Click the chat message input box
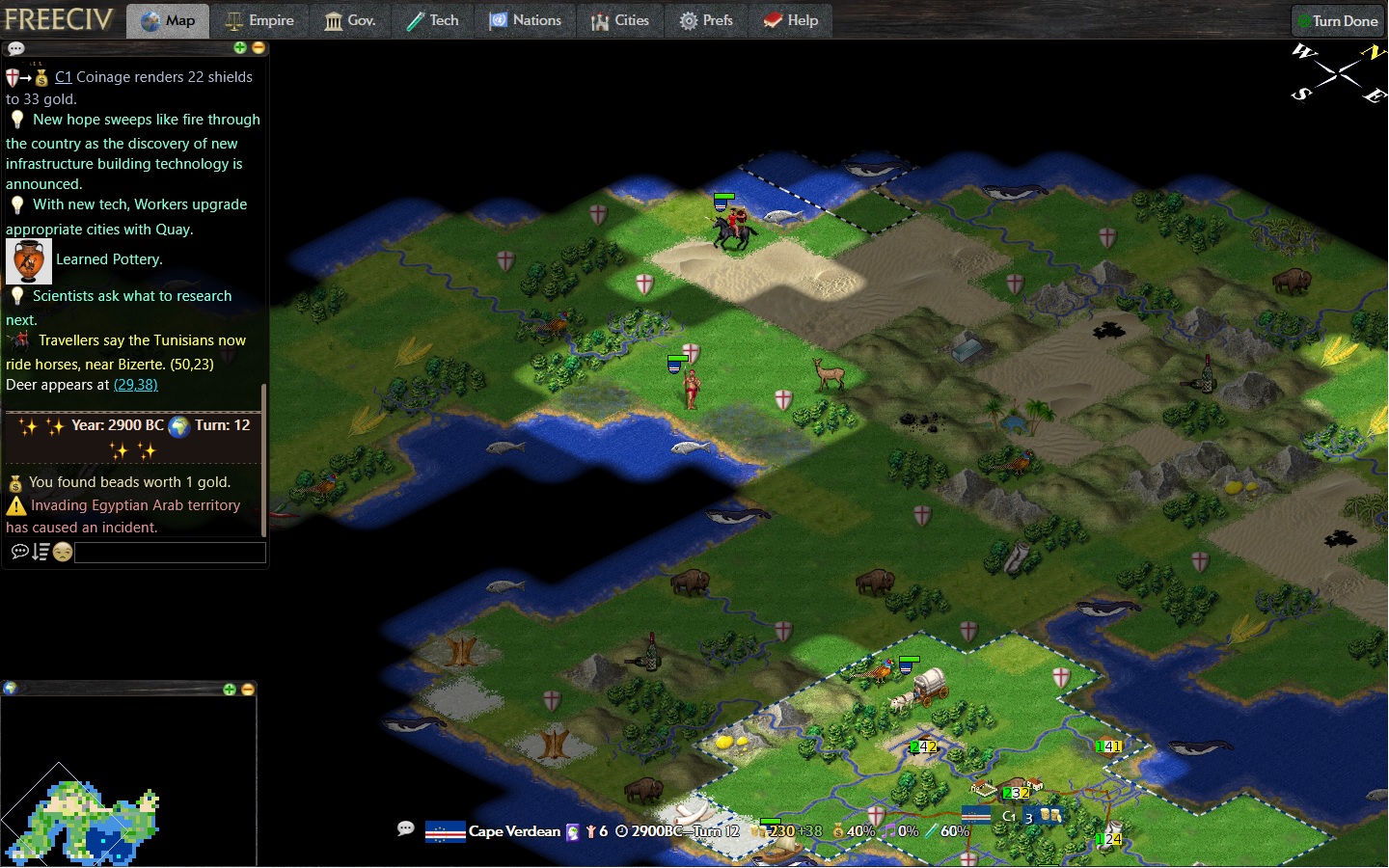 pyautogui.click(x=170, y=553)
